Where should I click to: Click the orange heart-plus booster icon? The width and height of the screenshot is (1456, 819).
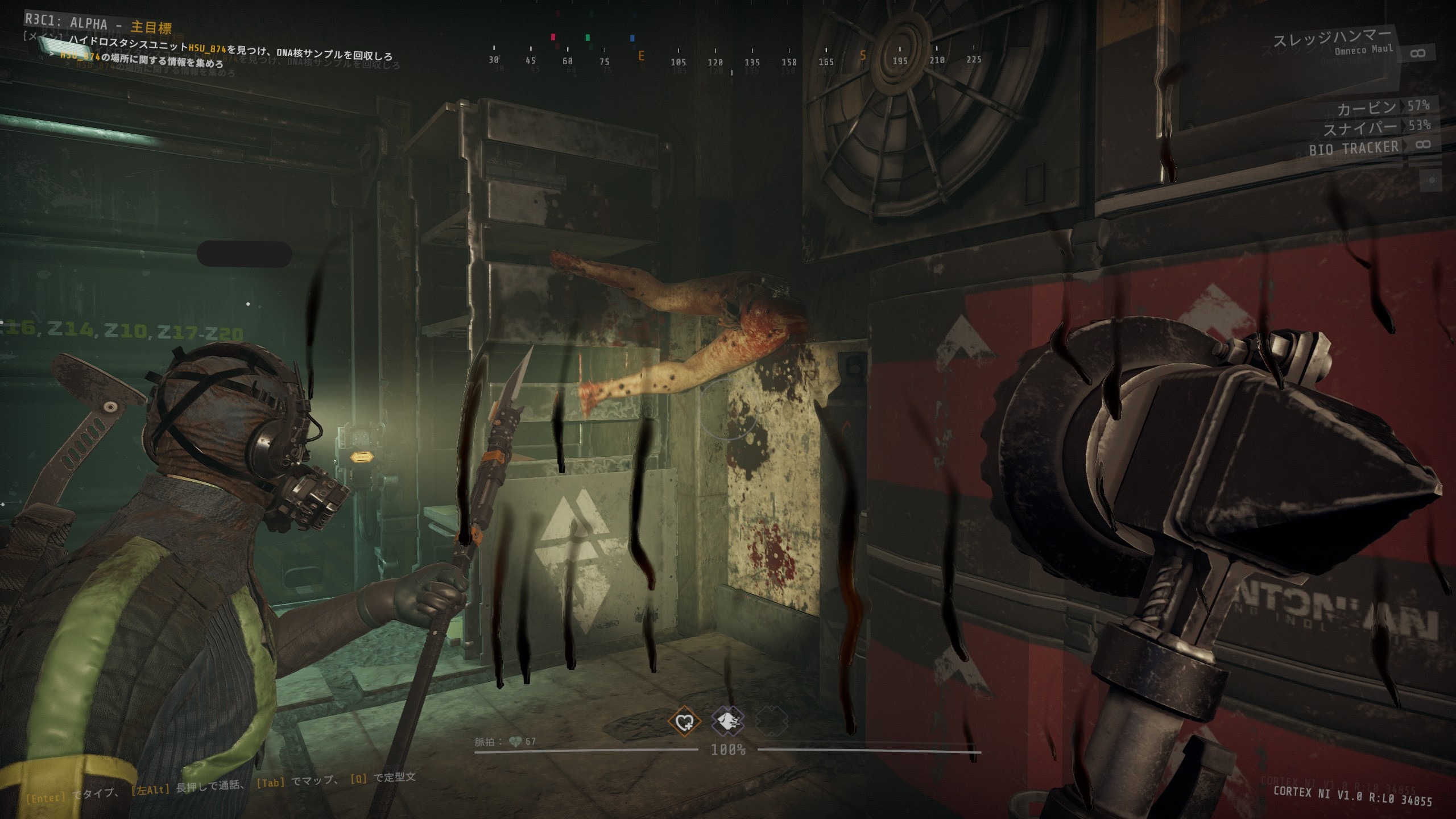coord(684,722)
